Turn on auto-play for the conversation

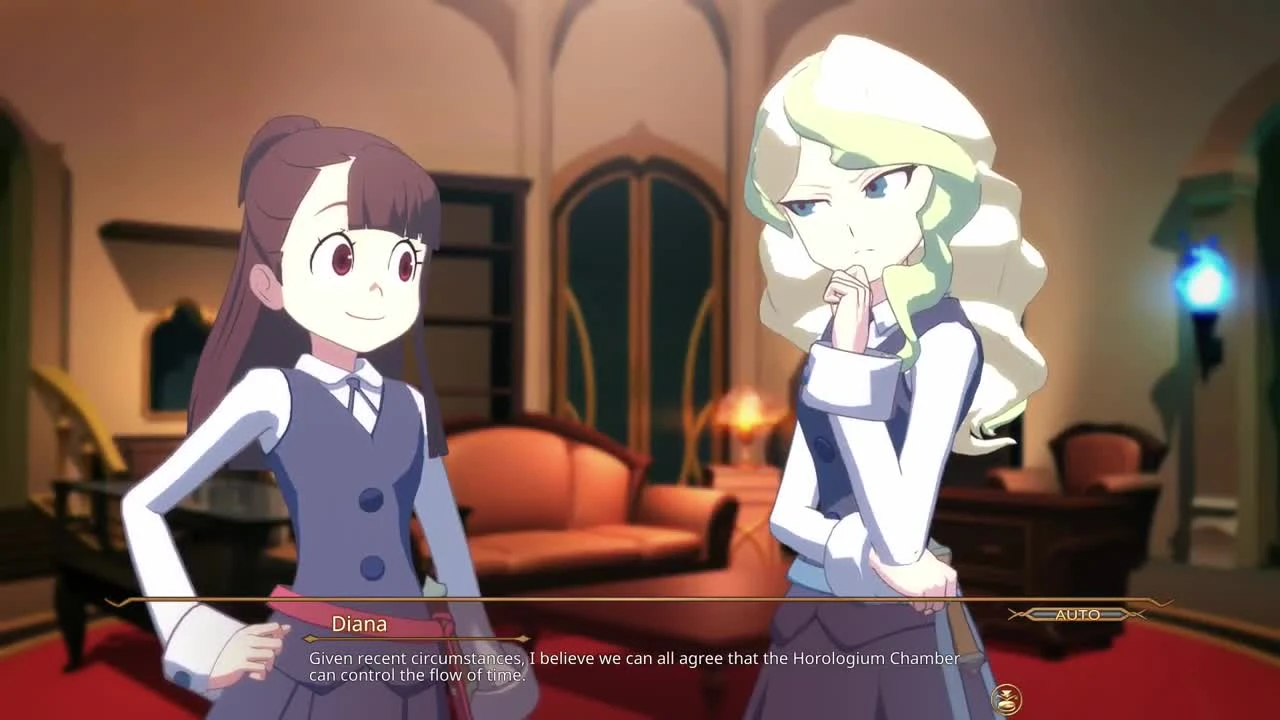pos(1078,615)
